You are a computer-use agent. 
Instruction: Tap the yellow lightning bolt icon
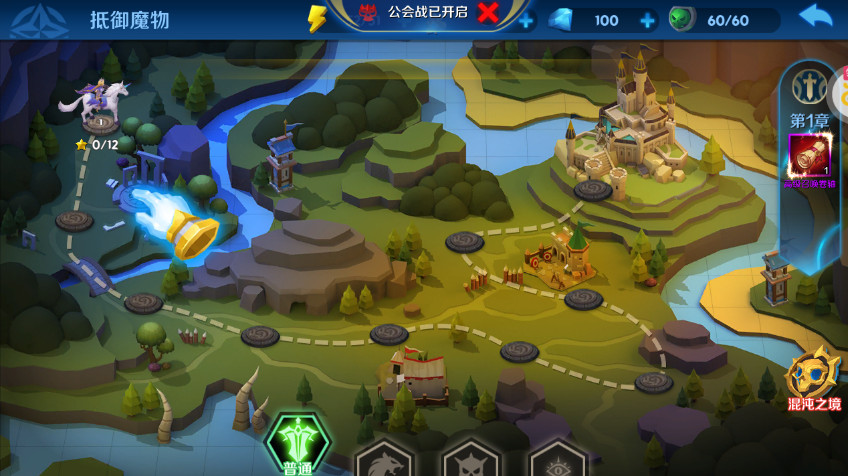317,19
